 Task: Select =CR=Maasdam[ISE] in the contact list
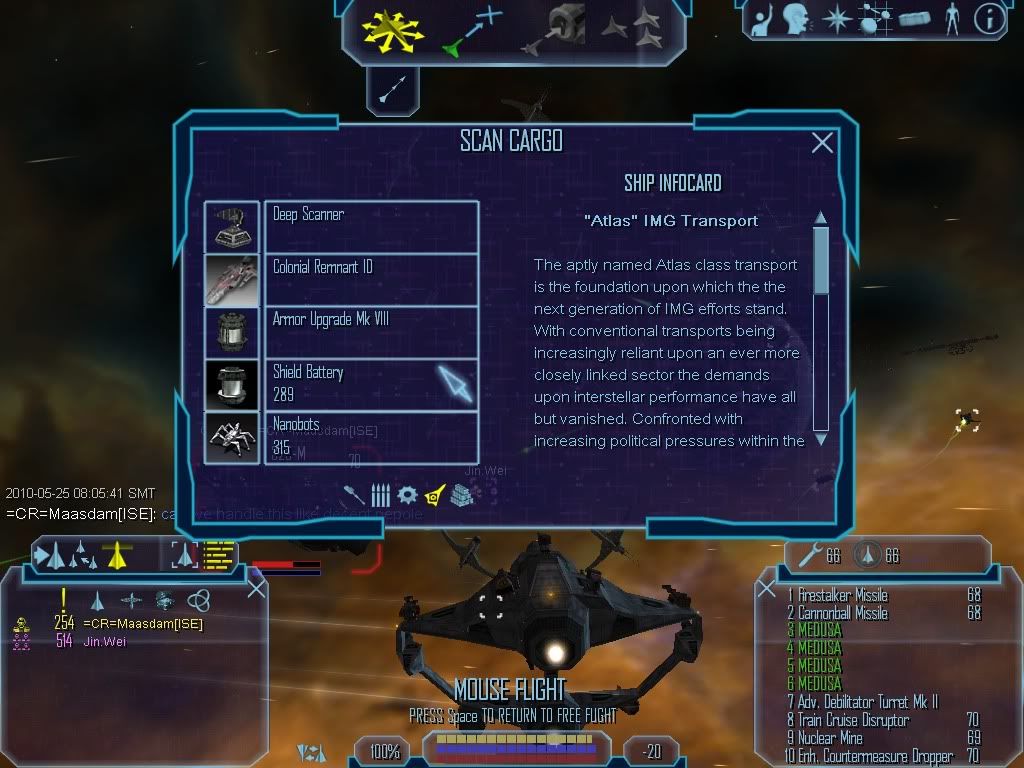(142, 624)
